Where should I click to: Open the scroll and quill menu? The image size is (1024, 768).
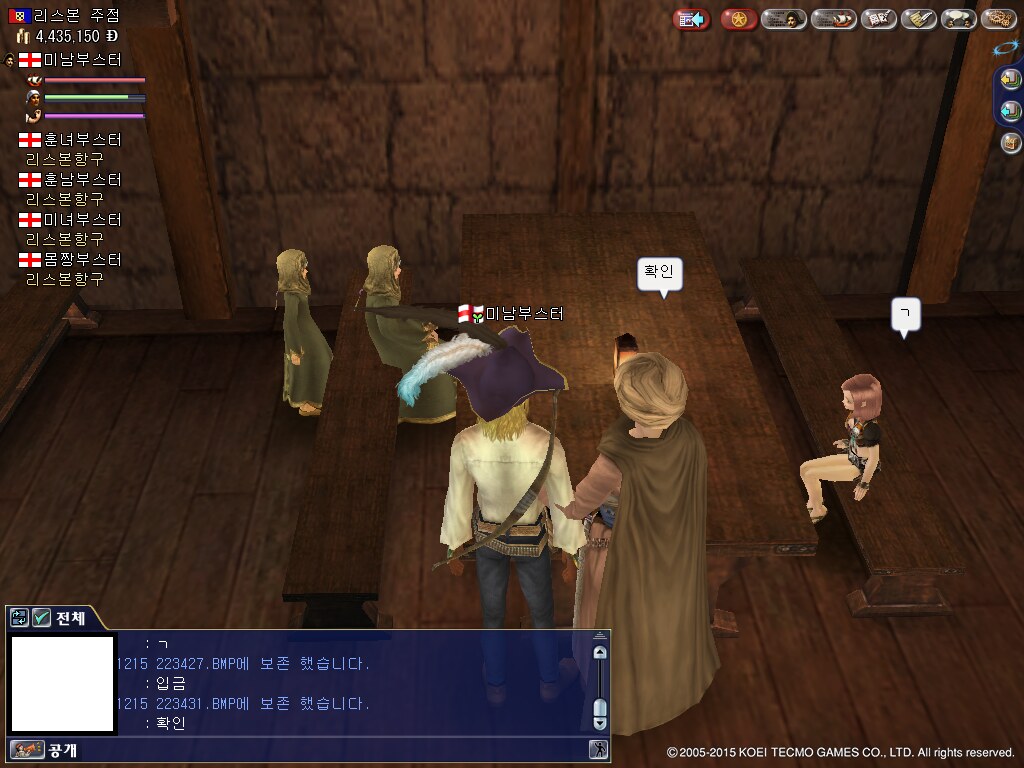tap(919, 19)
